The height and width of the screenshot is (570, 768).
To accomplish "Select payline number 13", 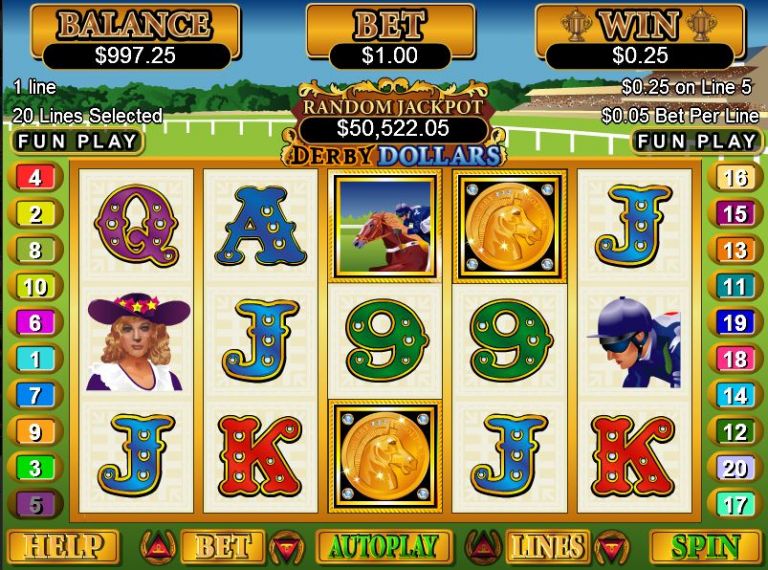I will pyautogui.click(x=735, y=251).
